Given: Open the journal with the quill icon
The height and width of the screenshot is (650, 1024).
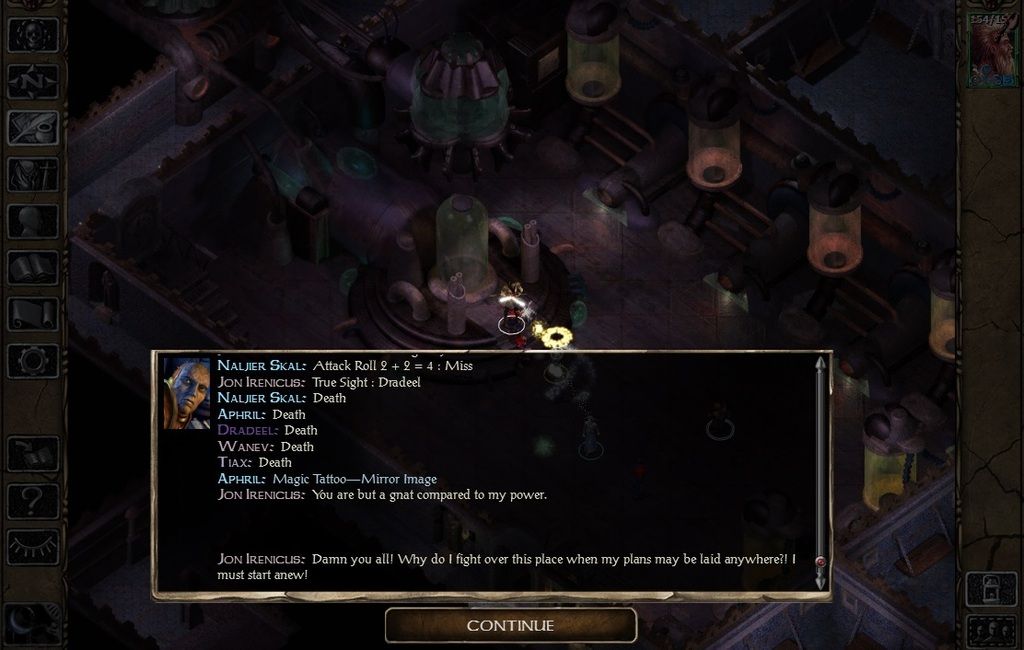Looking at the screenshot, I should (33, 128).
